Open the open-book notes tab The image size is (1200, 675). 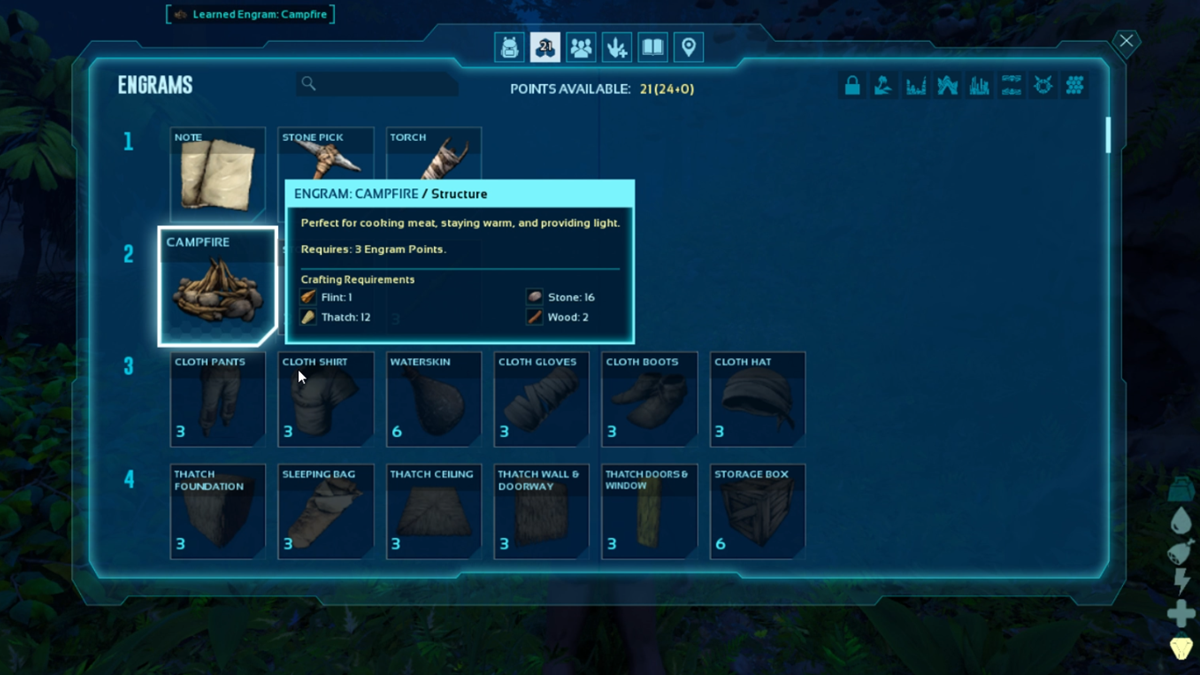coord(653,47)
